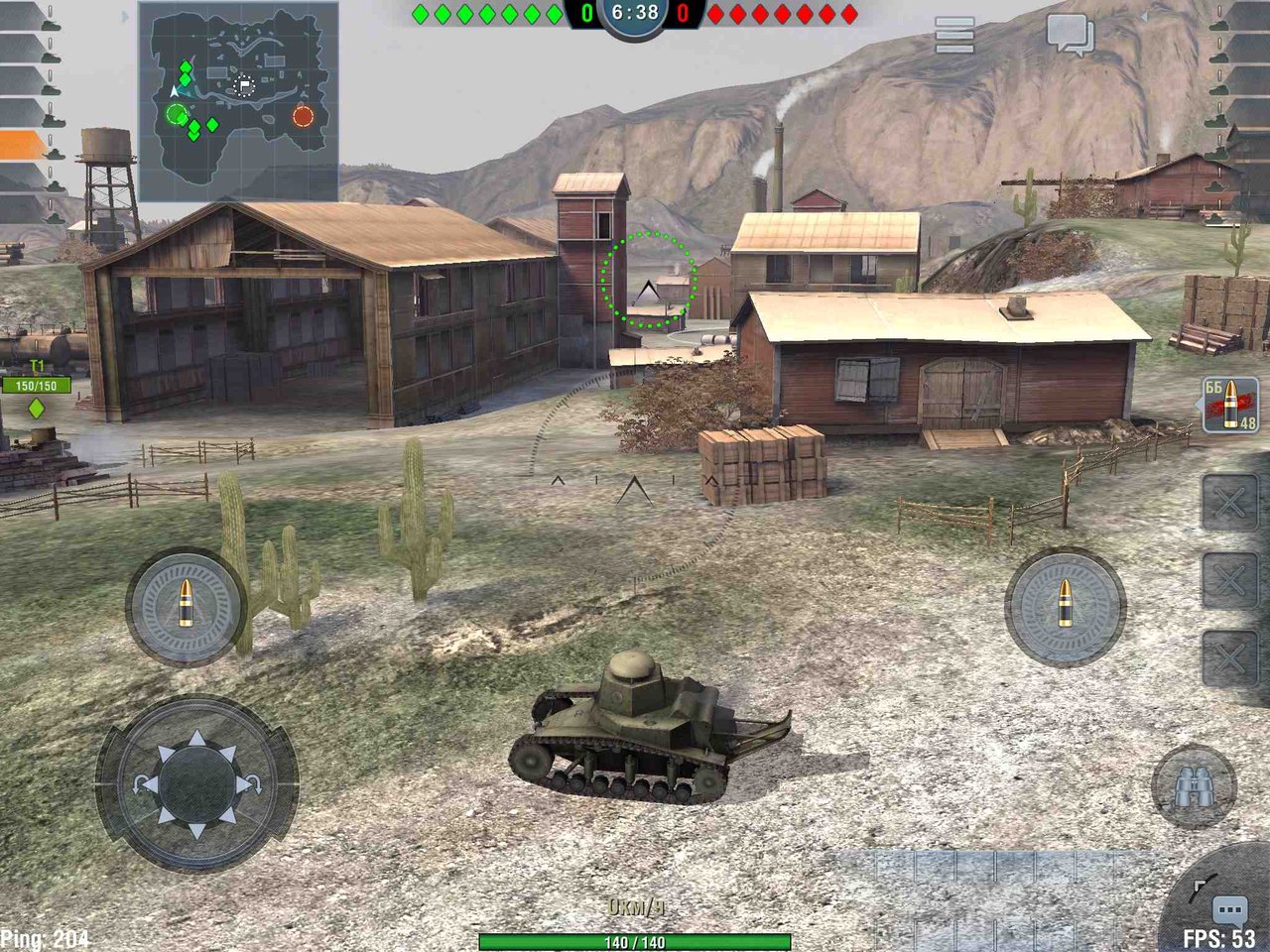1270x952 pixels.
Task: Tap the fire button above the binoculars
Action: 1065,606
